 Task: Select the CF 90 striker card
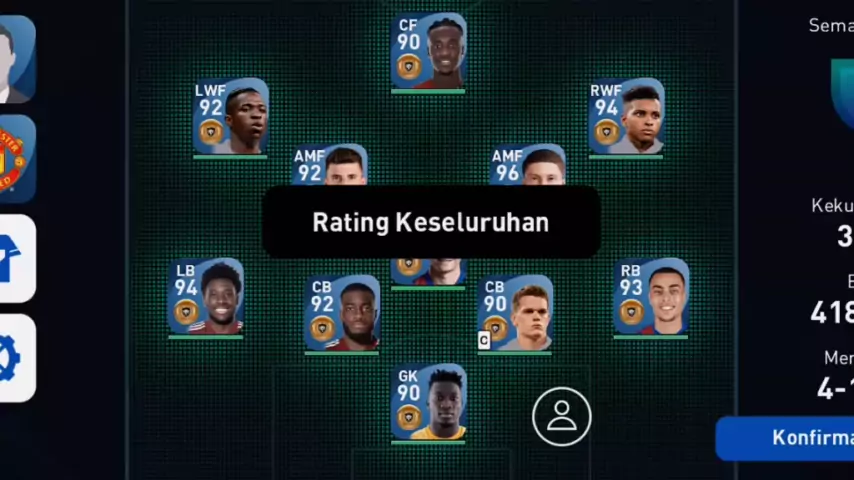(428, 52)
